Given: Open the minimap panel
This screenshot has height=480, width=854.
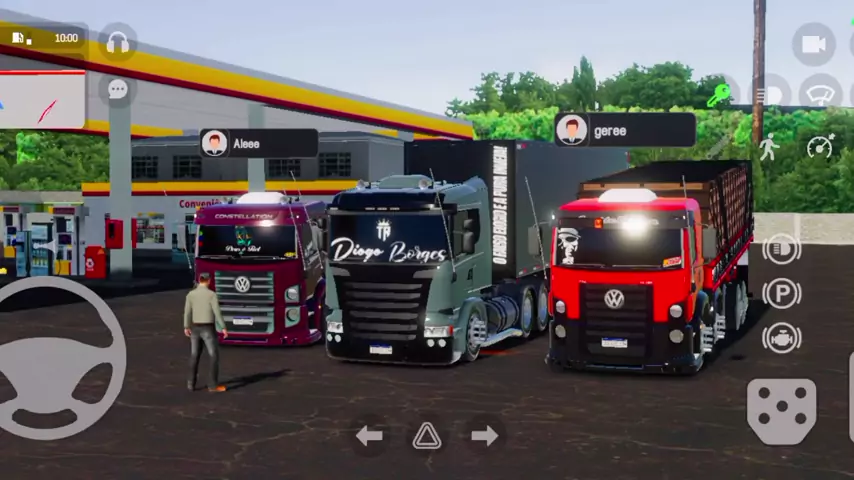Looking at the screenshot, I should (x=42, y=100).
